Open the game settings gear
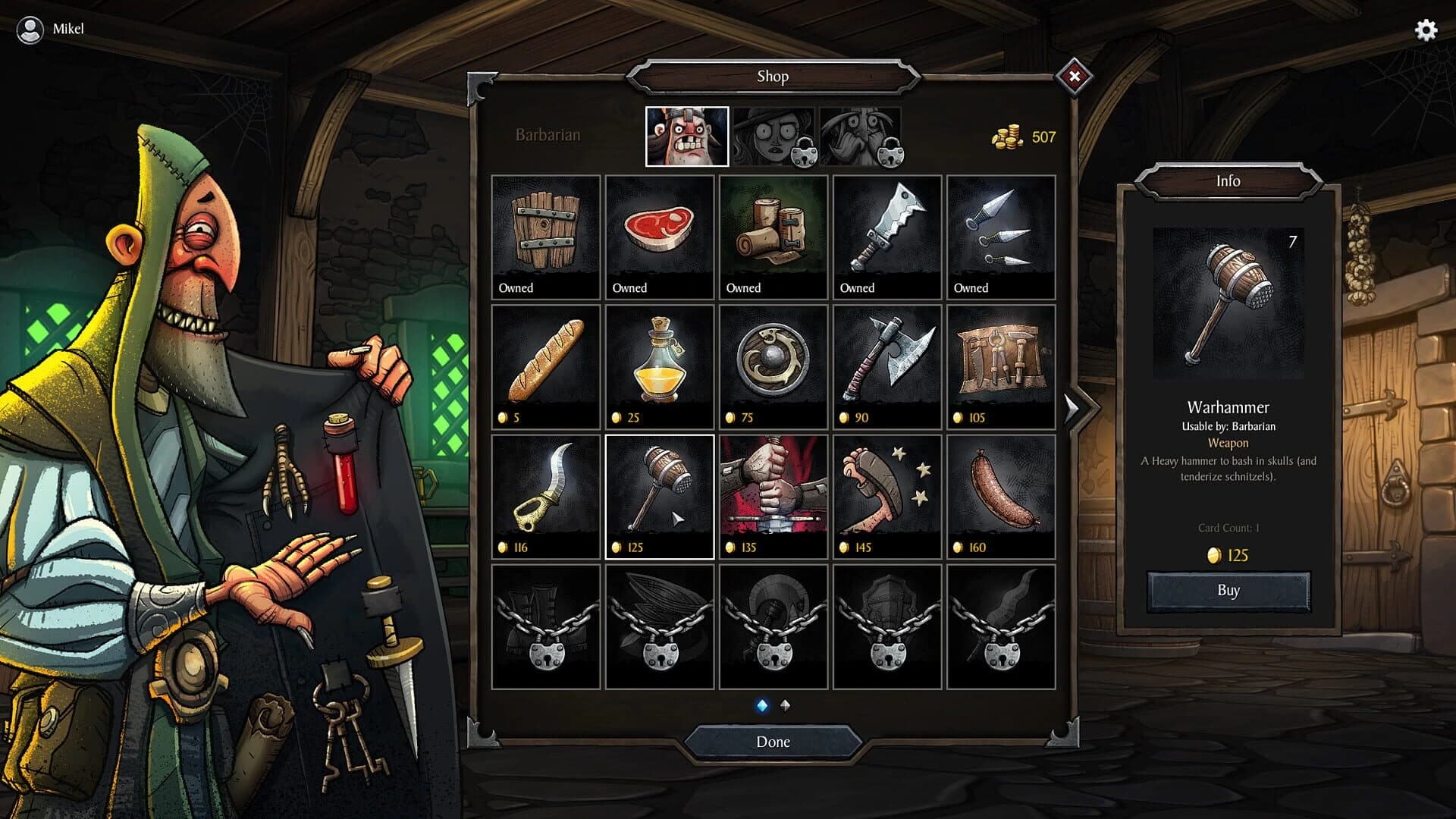1456x819 pixels. click(1425, 31)
